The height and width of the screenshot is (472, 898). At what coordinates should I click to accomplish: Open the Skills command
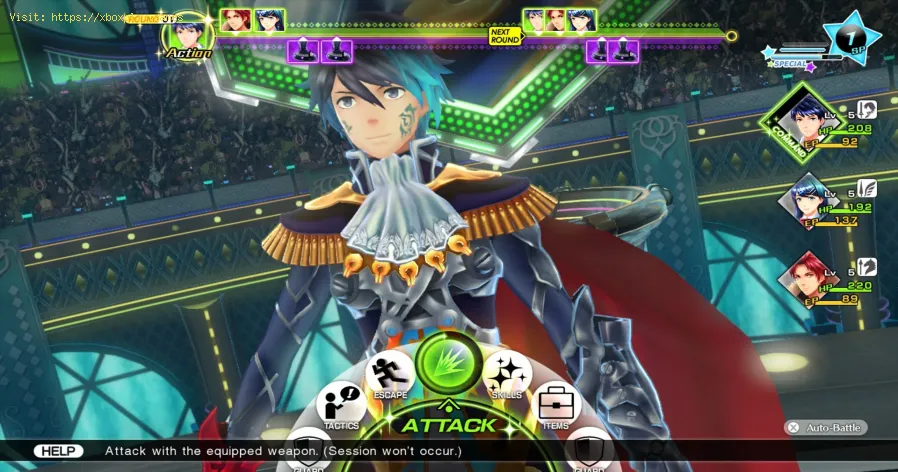coord(505,375)
